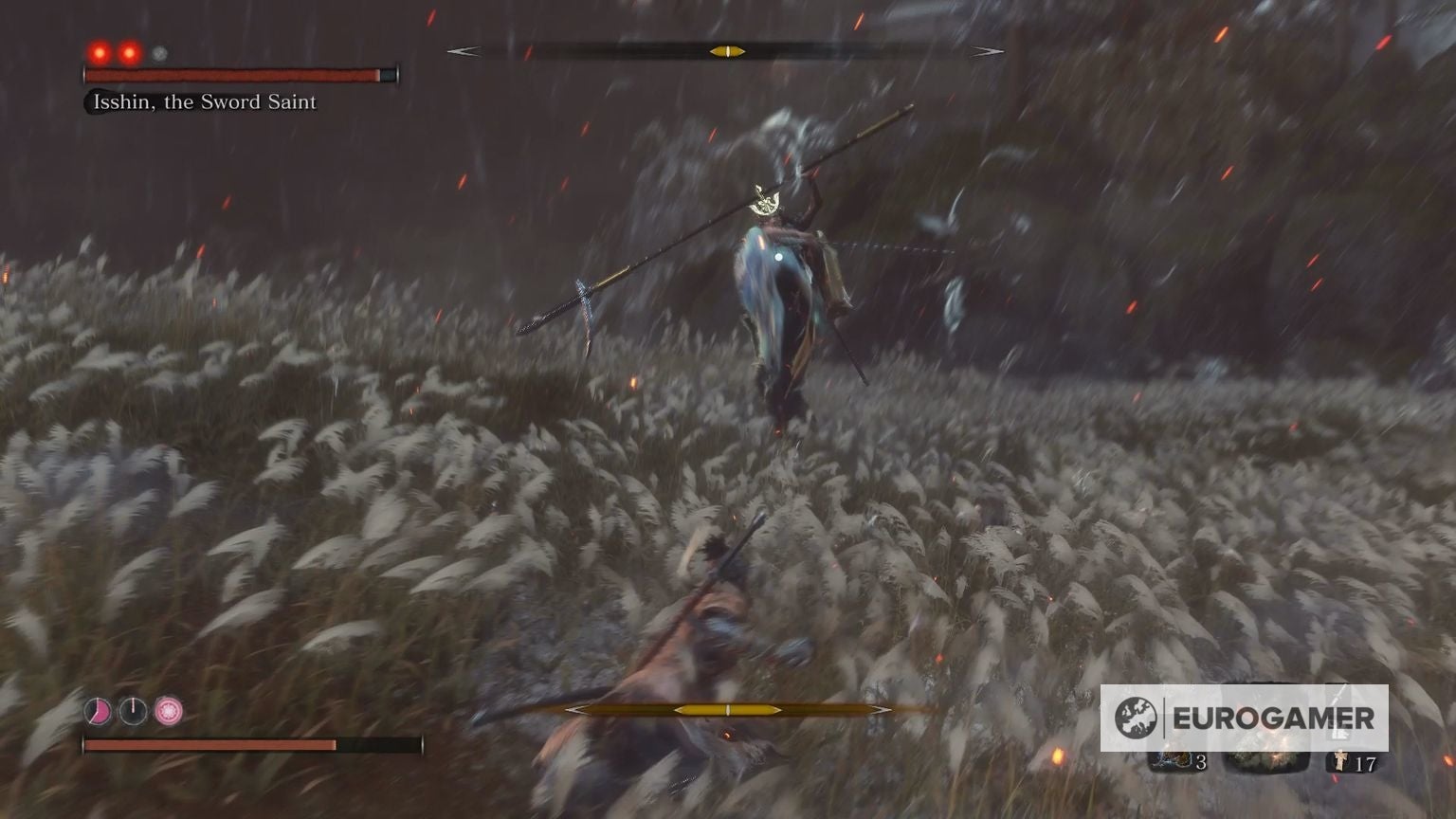1456x819 pixels.
Task: Click the number 3 item counter
Action: [1202, 763]
